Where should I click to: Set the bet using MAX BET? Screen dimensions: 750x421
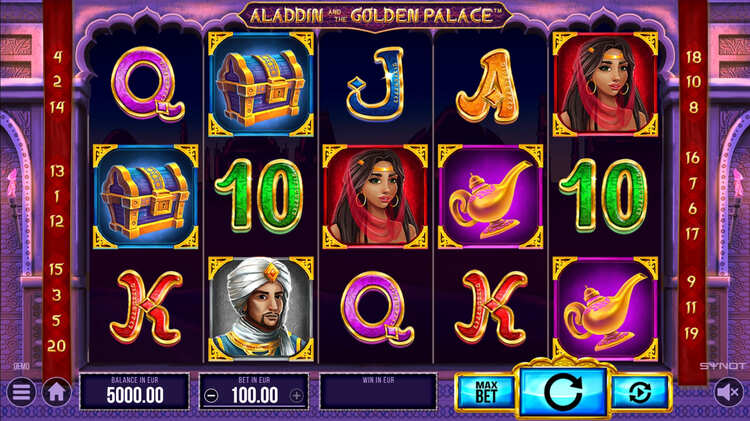[484, 391]
